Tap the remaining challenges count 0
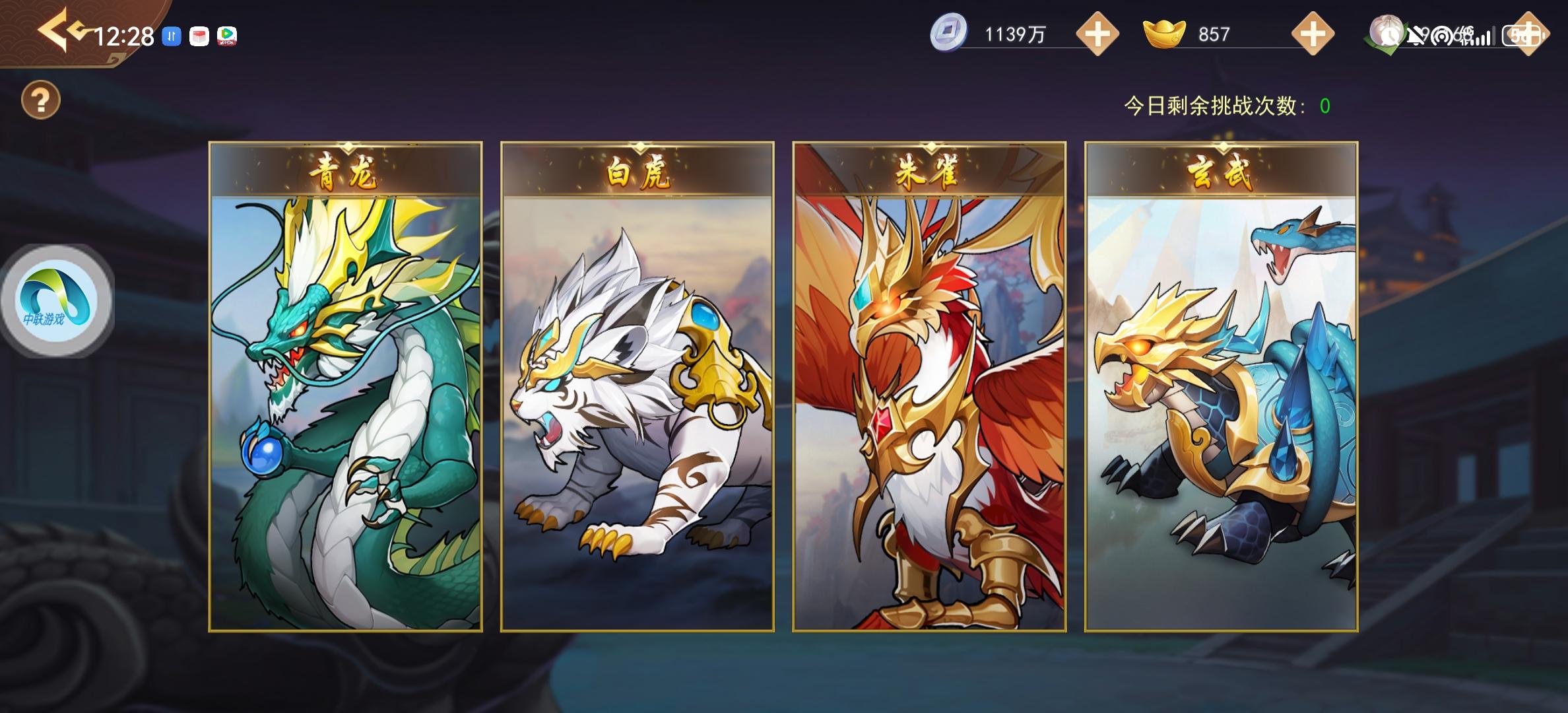The height and width of the screenshot is (713, 1568). [x=1326, y=104]
